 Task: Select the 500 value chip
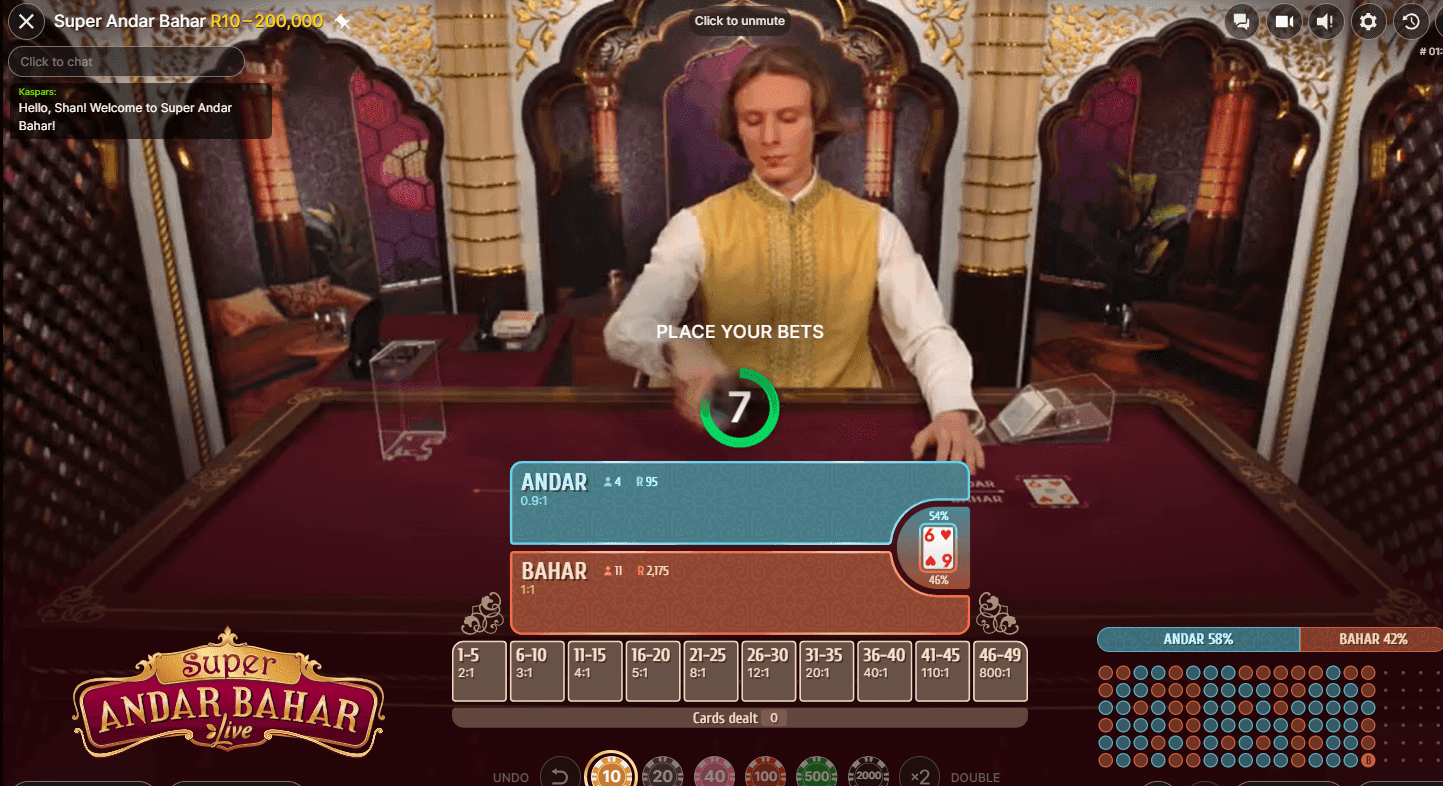coord(816,773)
